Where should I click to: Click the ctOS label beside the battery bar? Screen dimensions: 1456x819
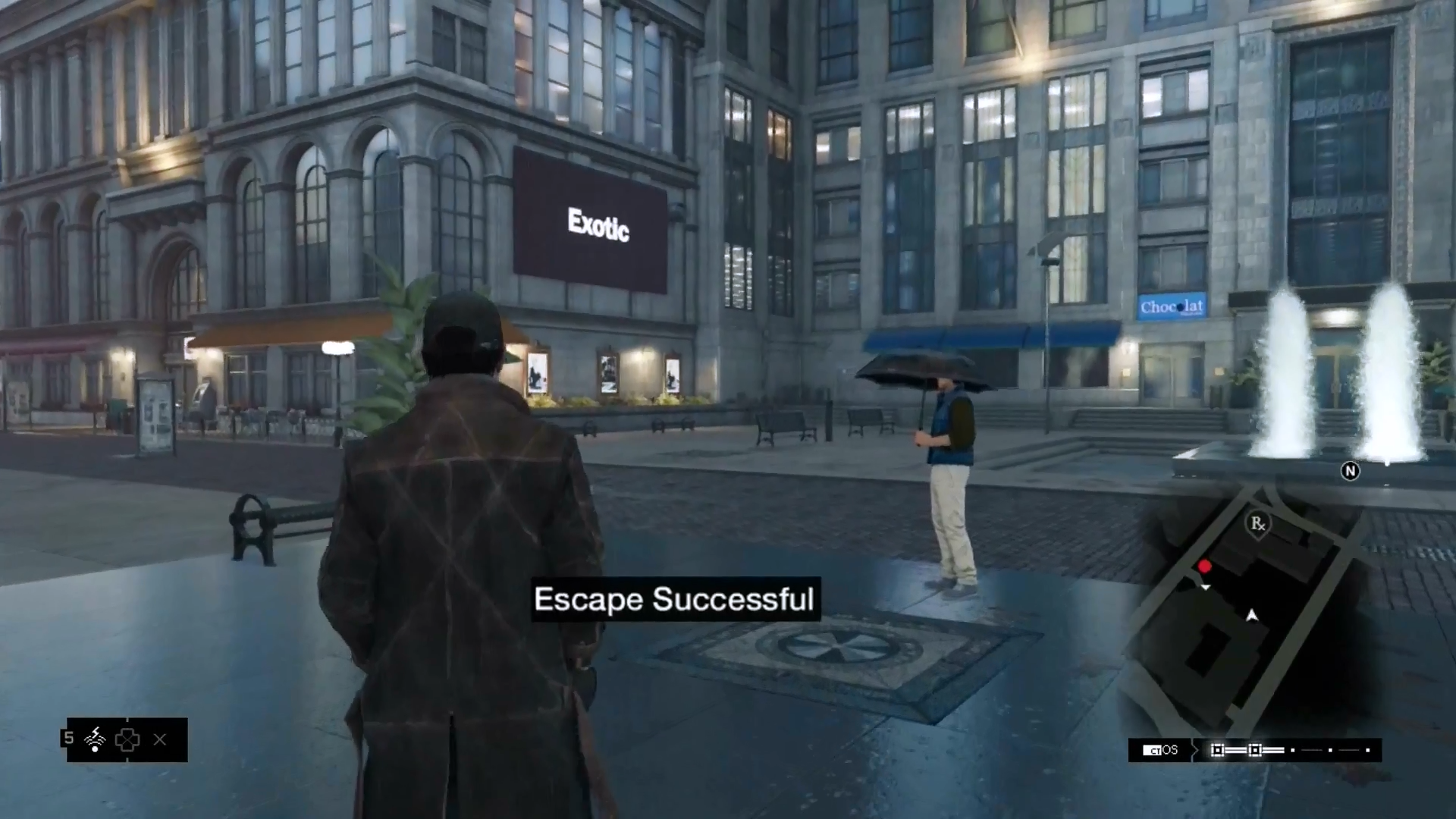pyautogui.click(x=1161, y=750)
